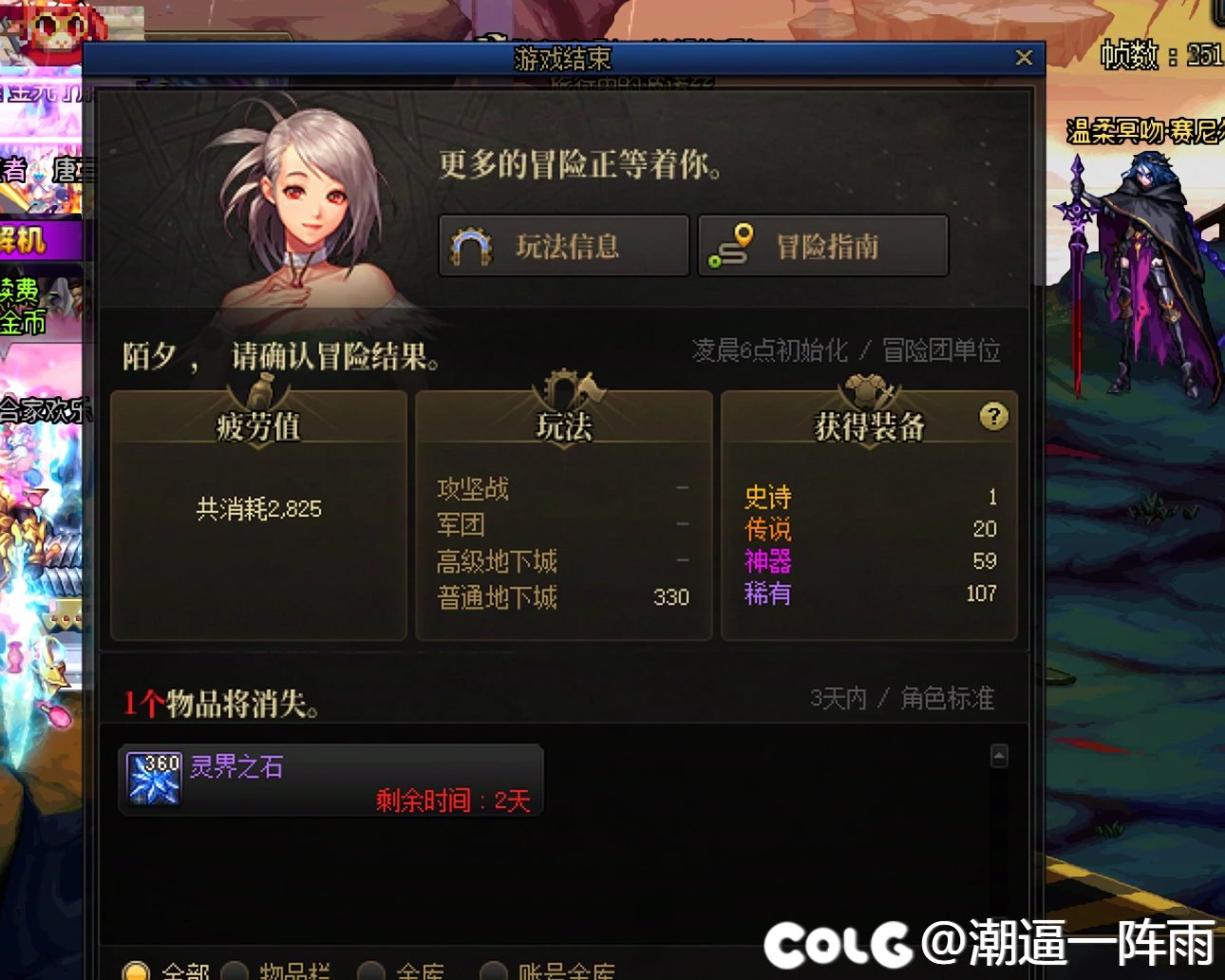Click the 剩余时间：2天 remaining-time indicator

pos(452,801)
